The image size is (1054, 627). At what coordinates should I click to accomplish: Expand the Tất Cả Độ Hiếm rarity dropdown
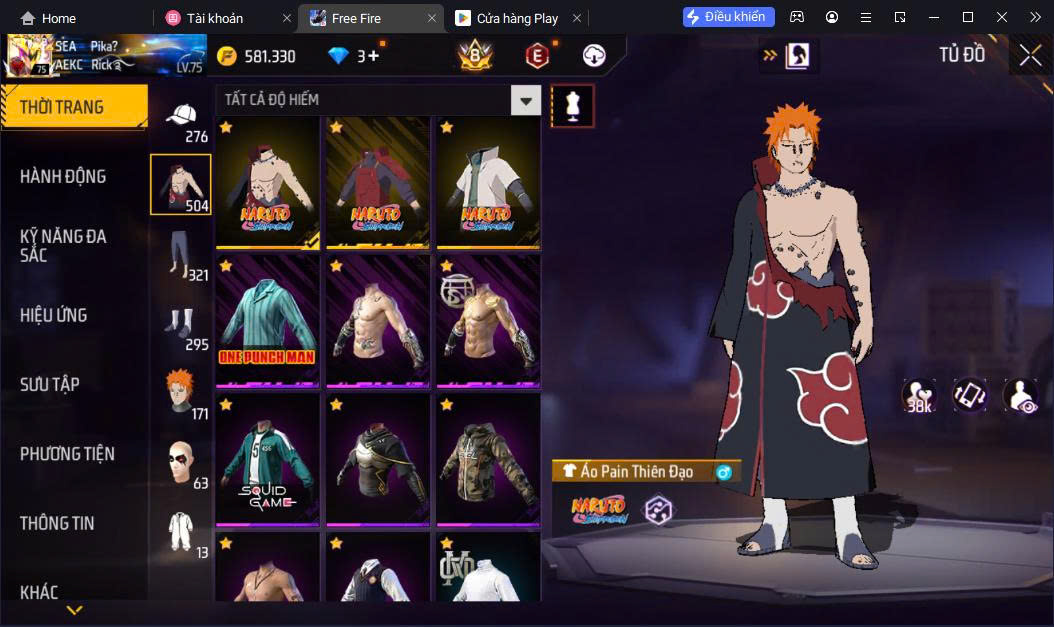coord(526,100)
